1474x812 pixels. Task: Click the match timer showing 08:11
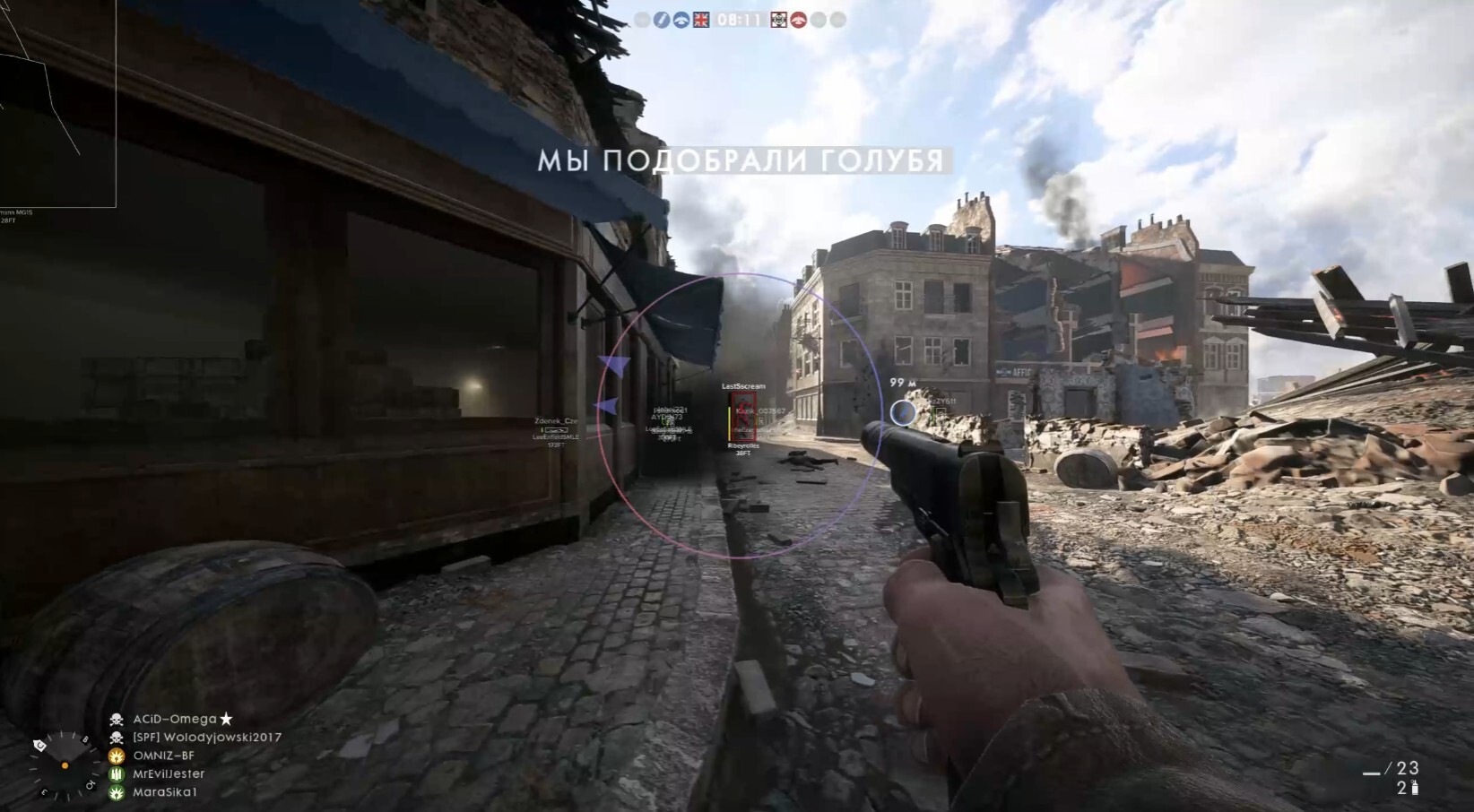coord(738,20)
